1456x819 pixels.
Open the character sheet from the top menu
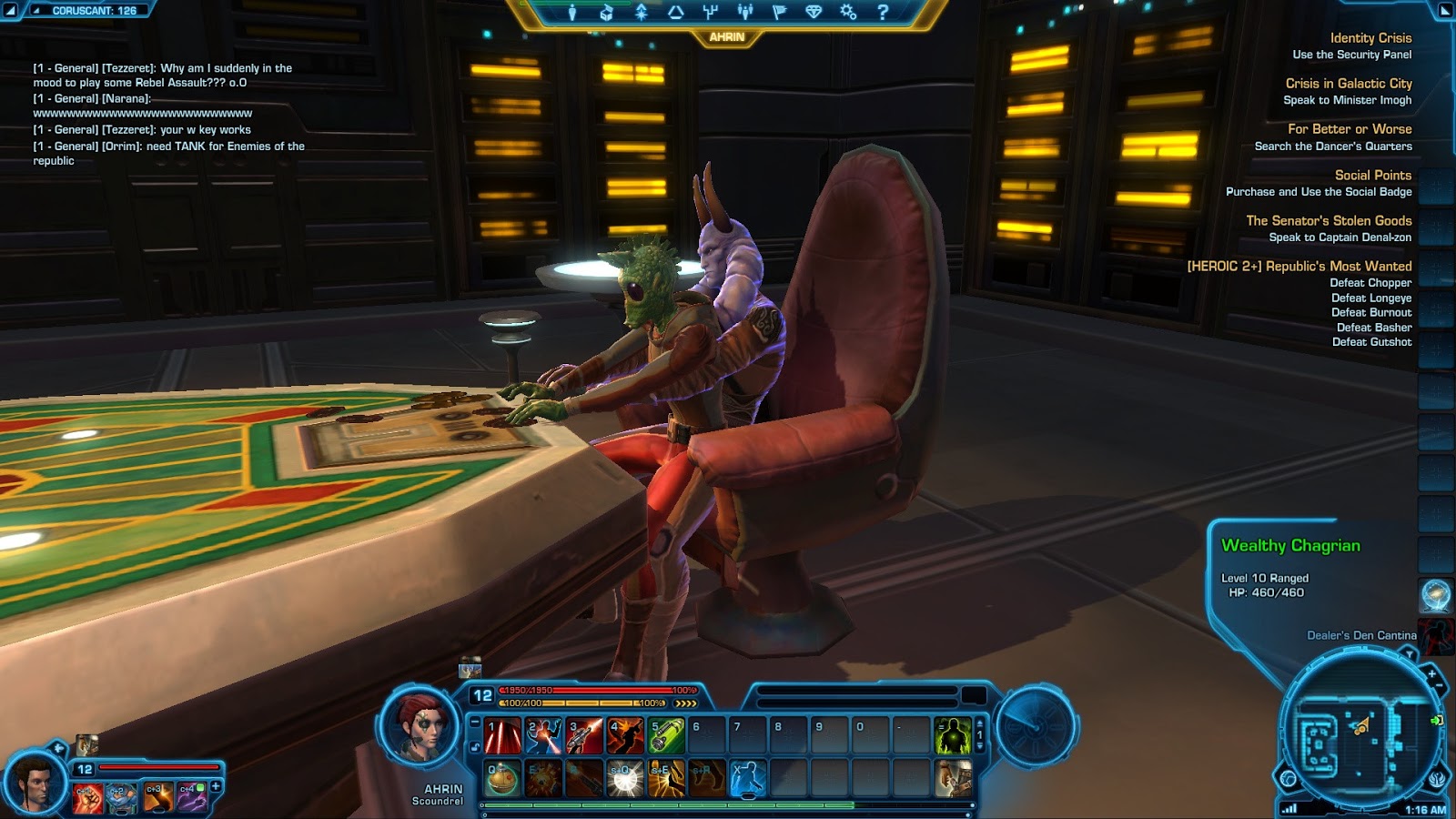click(571, 12)
